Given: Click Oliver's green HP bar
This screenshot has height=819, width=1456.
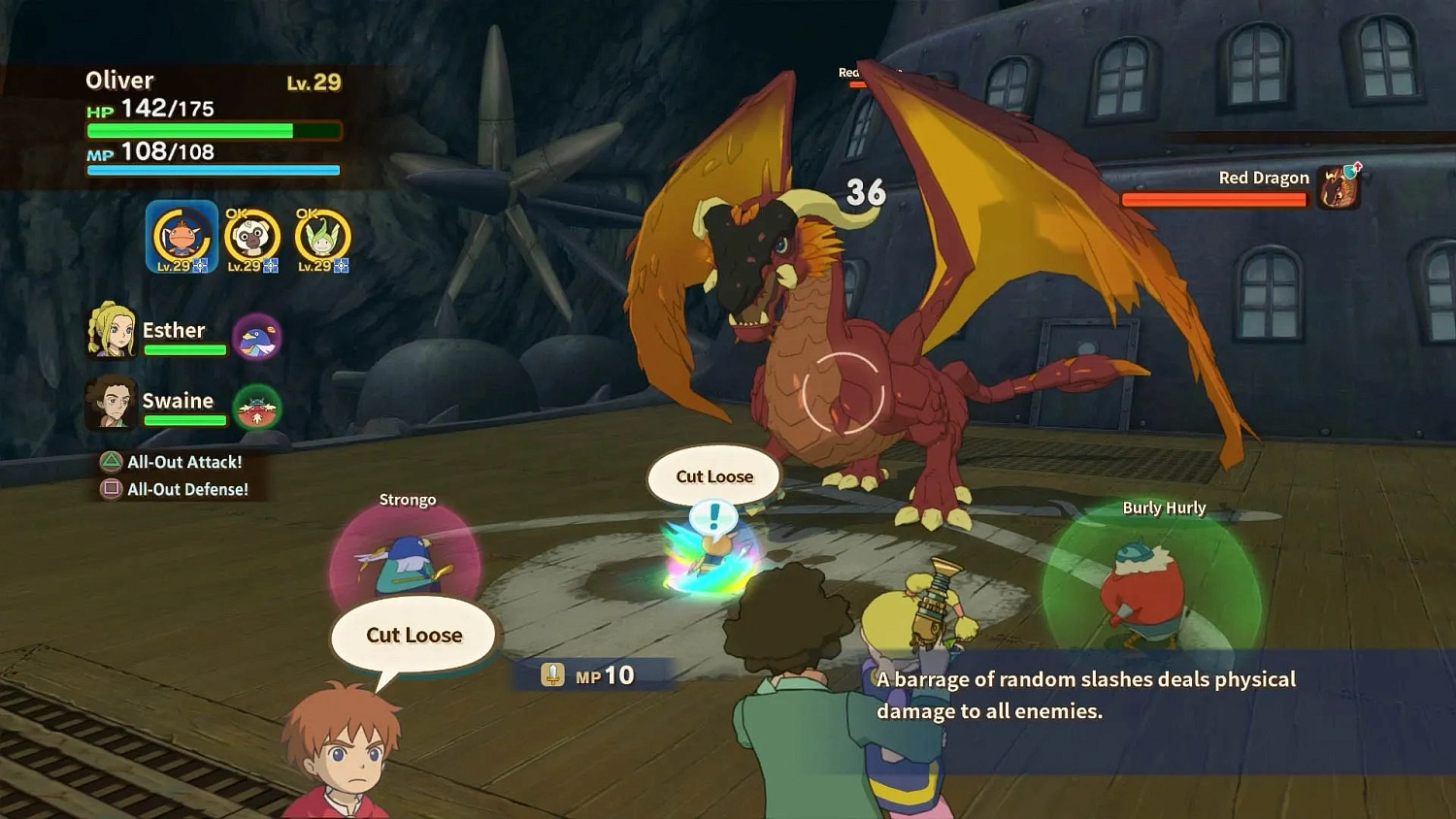Looking at the screenshot, I should pyautogui.click(x=189, y=129).
